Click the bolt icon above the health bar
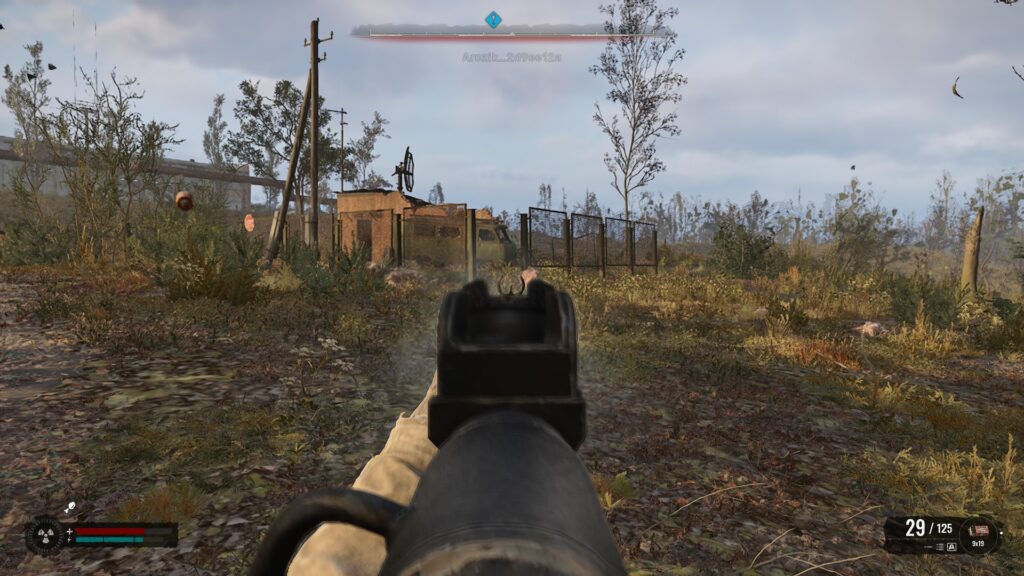Screen dimensions: 1024x576 point(70,509)
